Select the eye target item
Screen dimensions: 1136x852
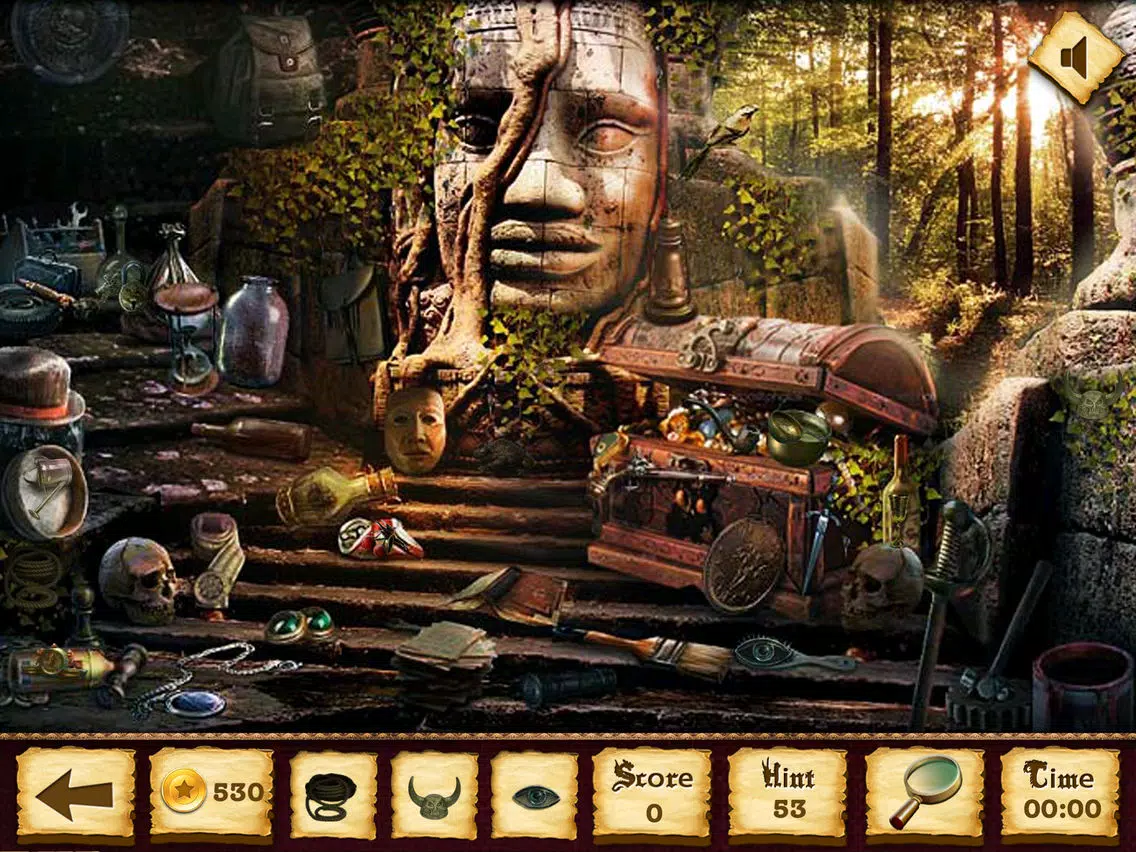pyautogui.click(x=535, y=796)
